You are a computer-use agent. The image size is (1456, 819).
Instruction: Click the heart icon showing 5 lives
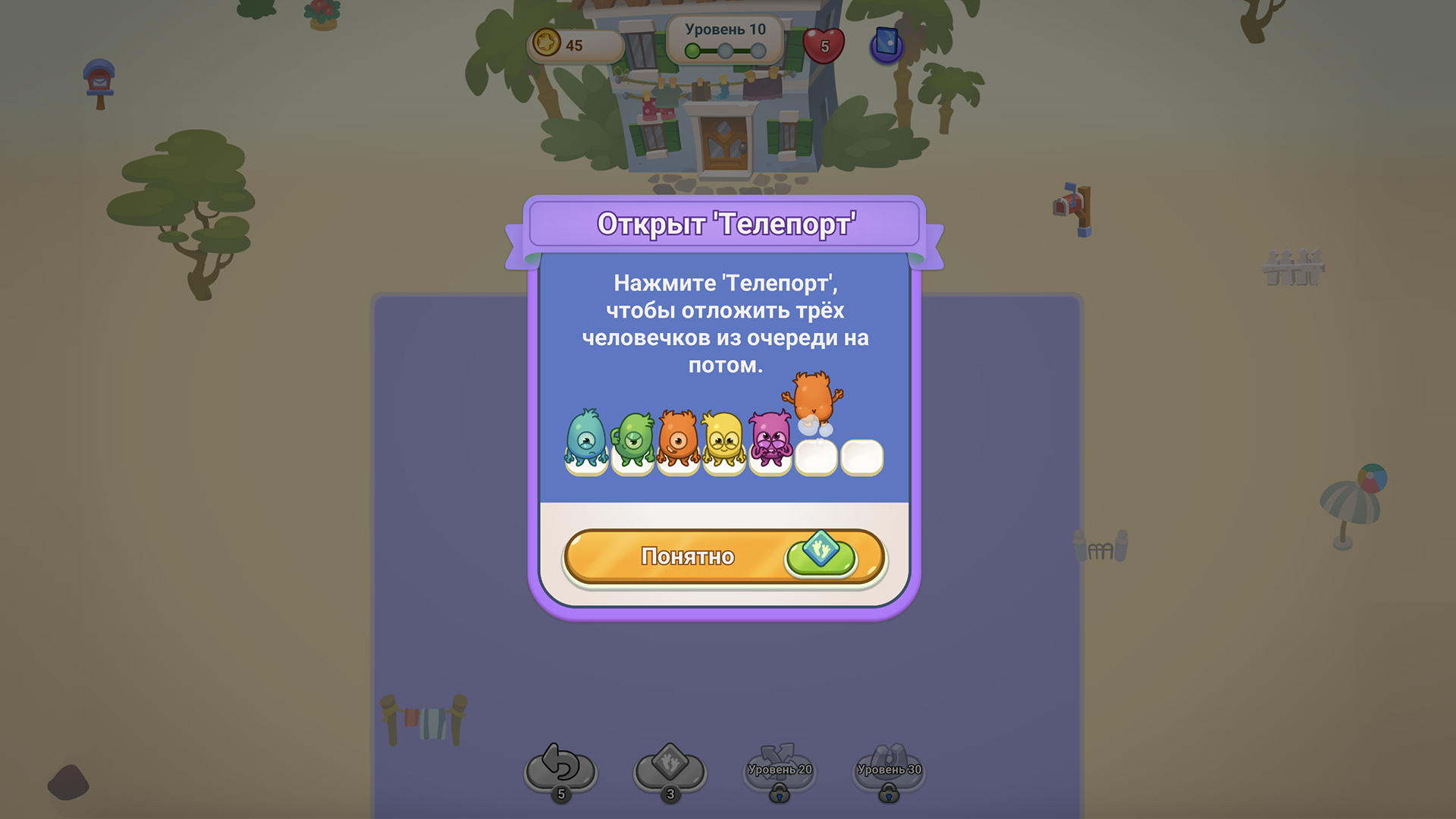822,45
